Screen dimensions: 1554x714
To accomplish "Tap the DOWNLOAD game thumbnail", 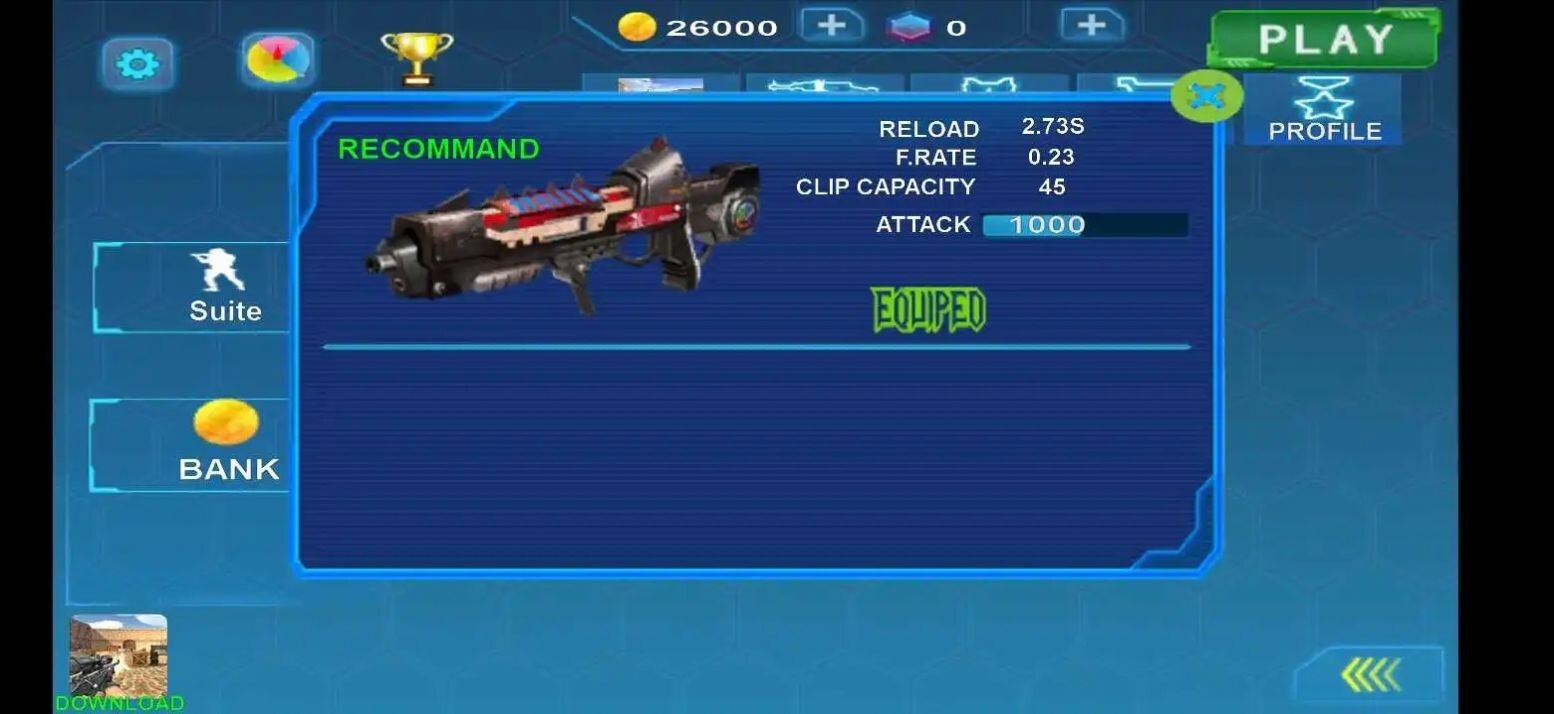I will pyautogui.click(x=118, y=658).
